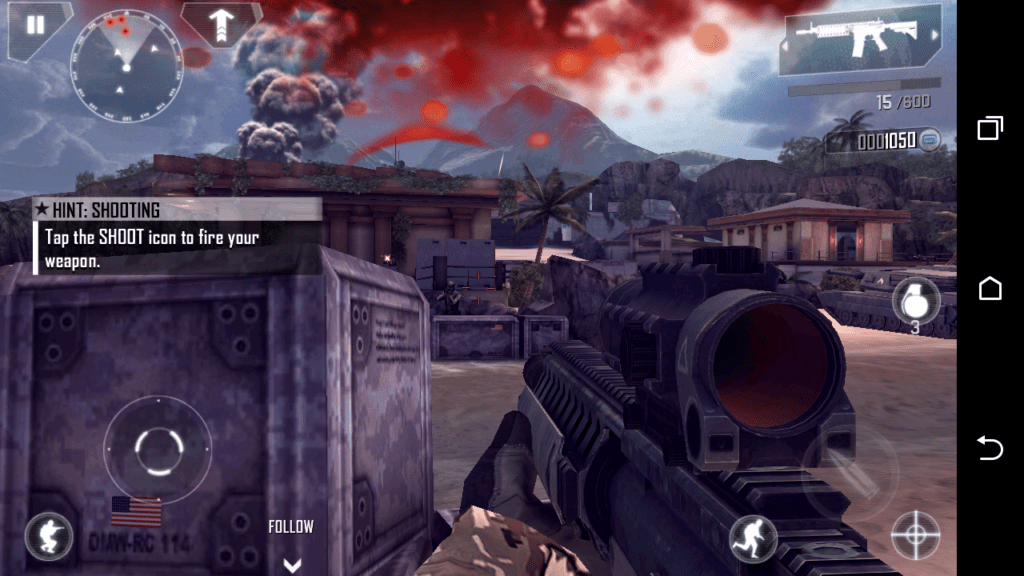
Task: Open Android recent apps
Action: coord(989,127)
